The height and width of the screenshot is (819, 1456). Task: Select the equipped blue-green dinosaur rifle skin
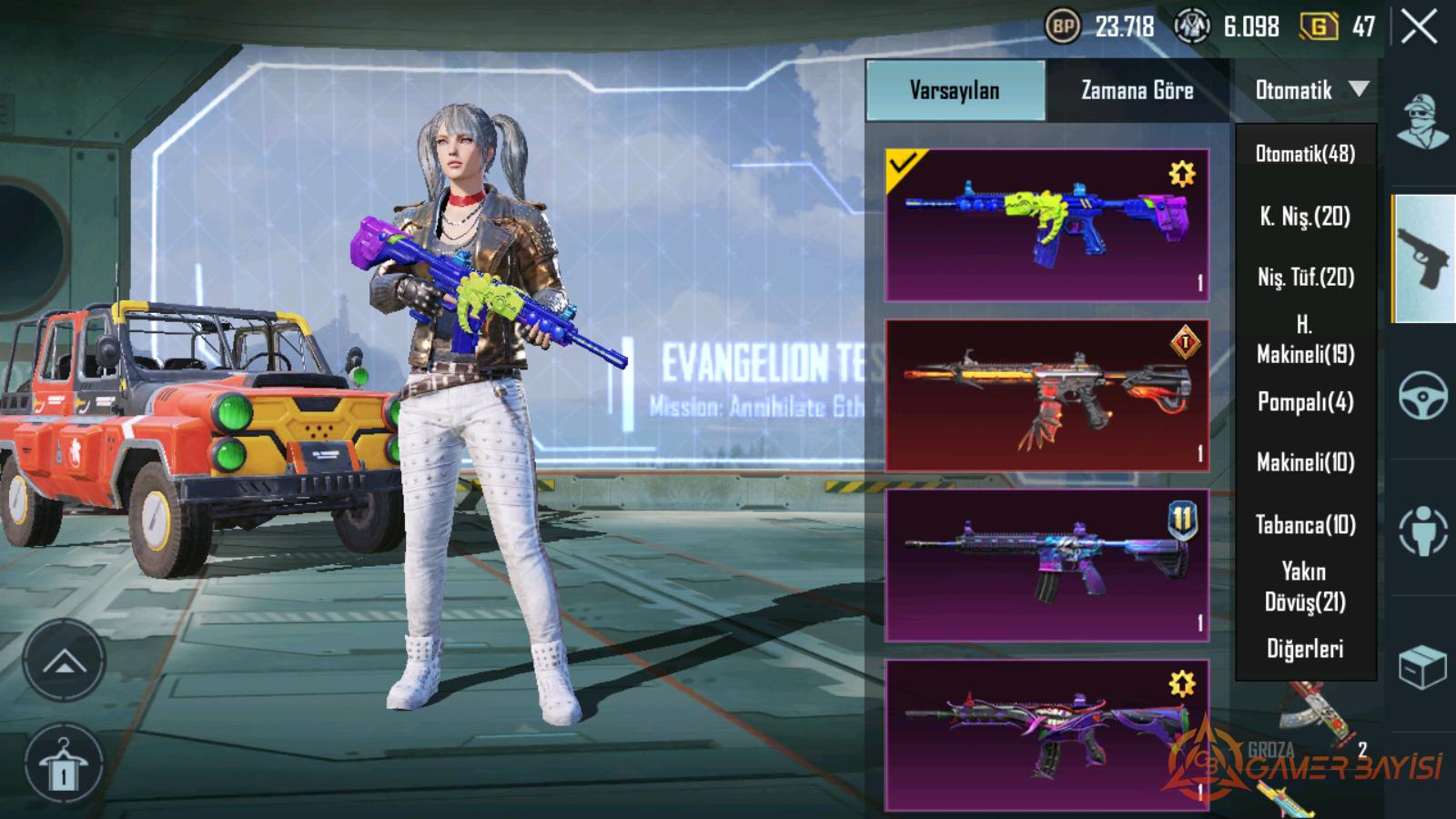[1046, 225]
